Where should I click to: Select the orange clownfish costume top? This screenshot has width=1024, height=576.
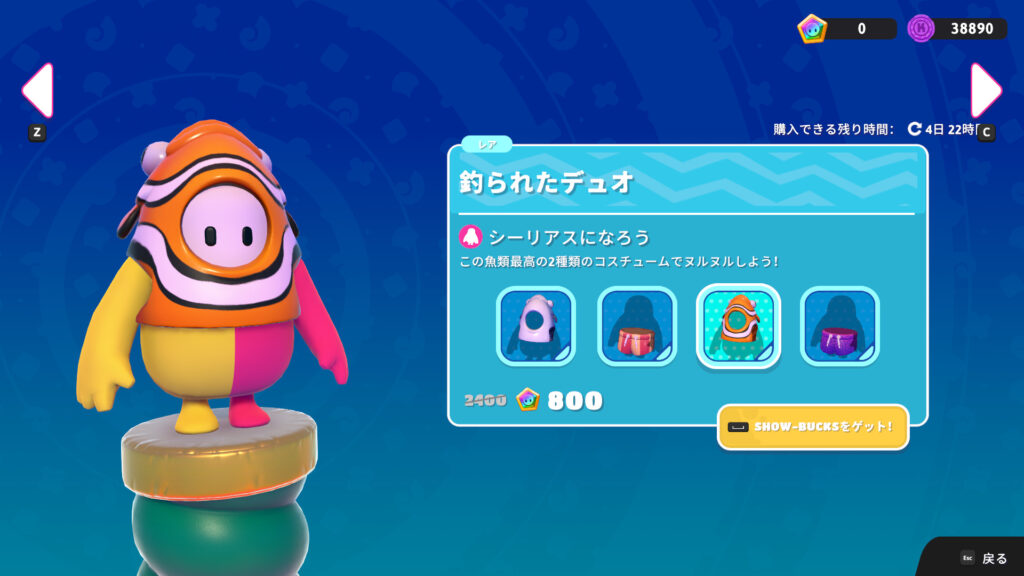738,326
